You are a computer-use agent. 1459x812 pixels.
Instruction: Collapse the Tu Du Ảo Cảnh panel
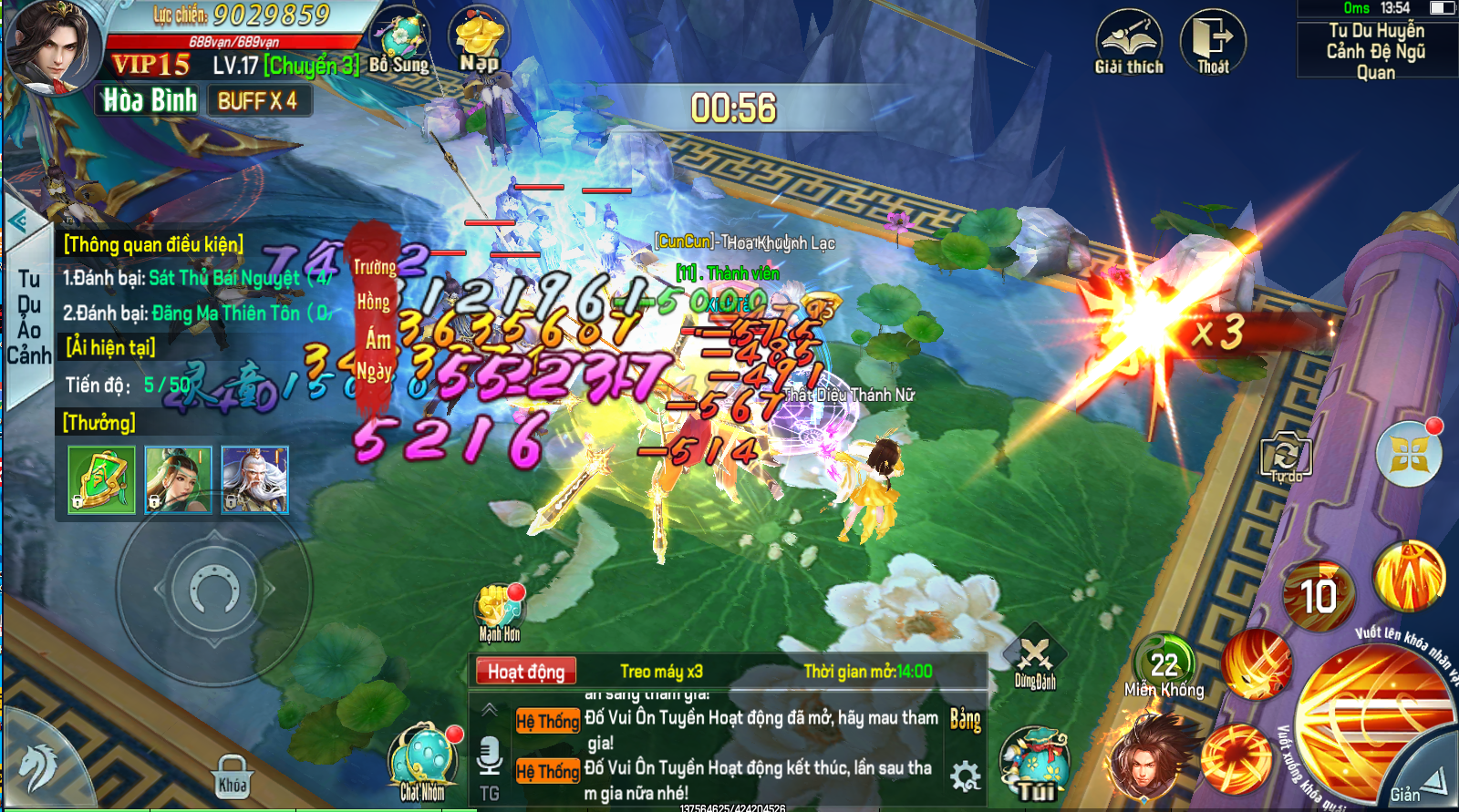pos(17,221)
